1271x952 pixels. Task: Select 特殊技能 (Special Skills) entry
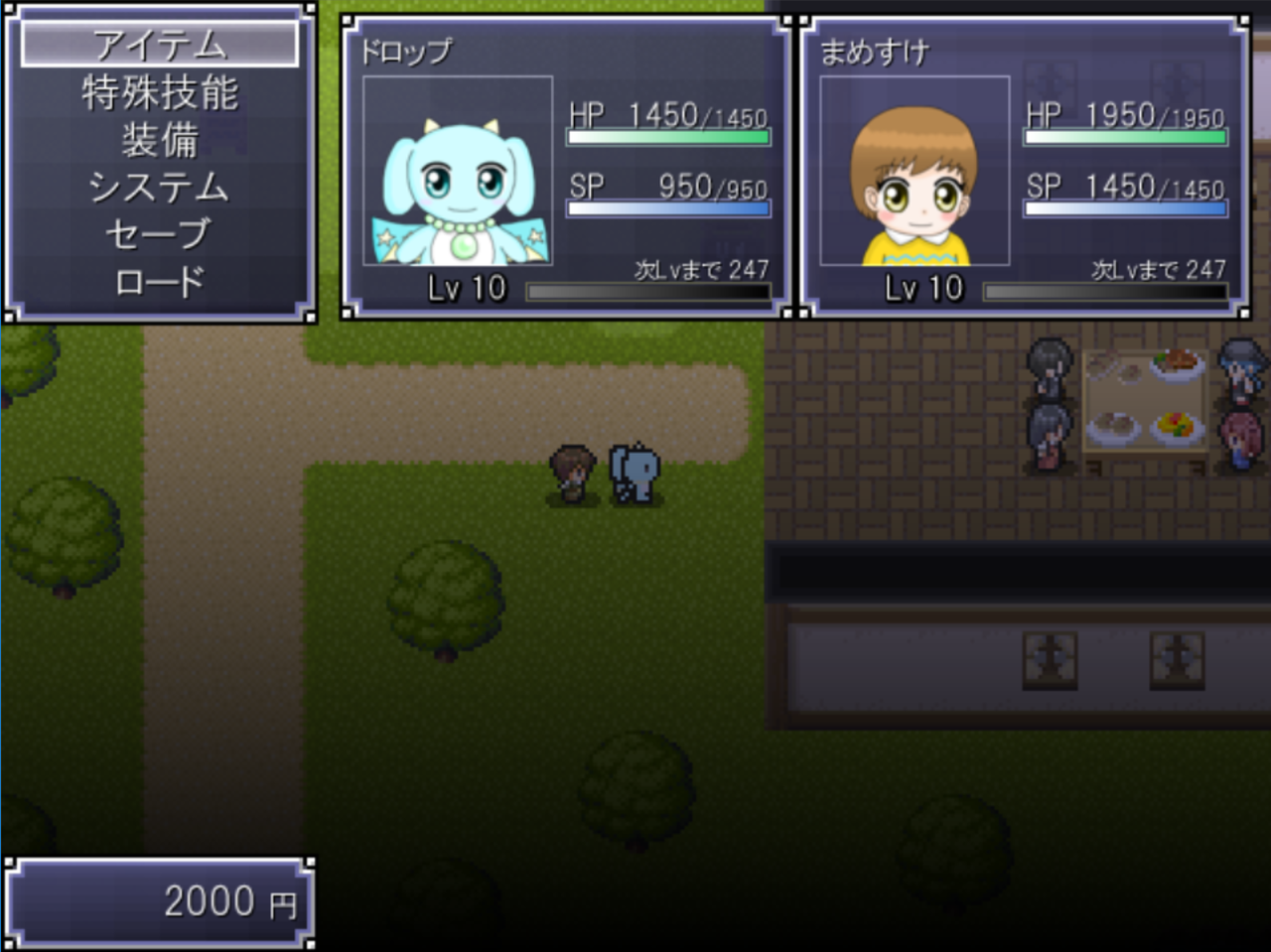[159, 92]
